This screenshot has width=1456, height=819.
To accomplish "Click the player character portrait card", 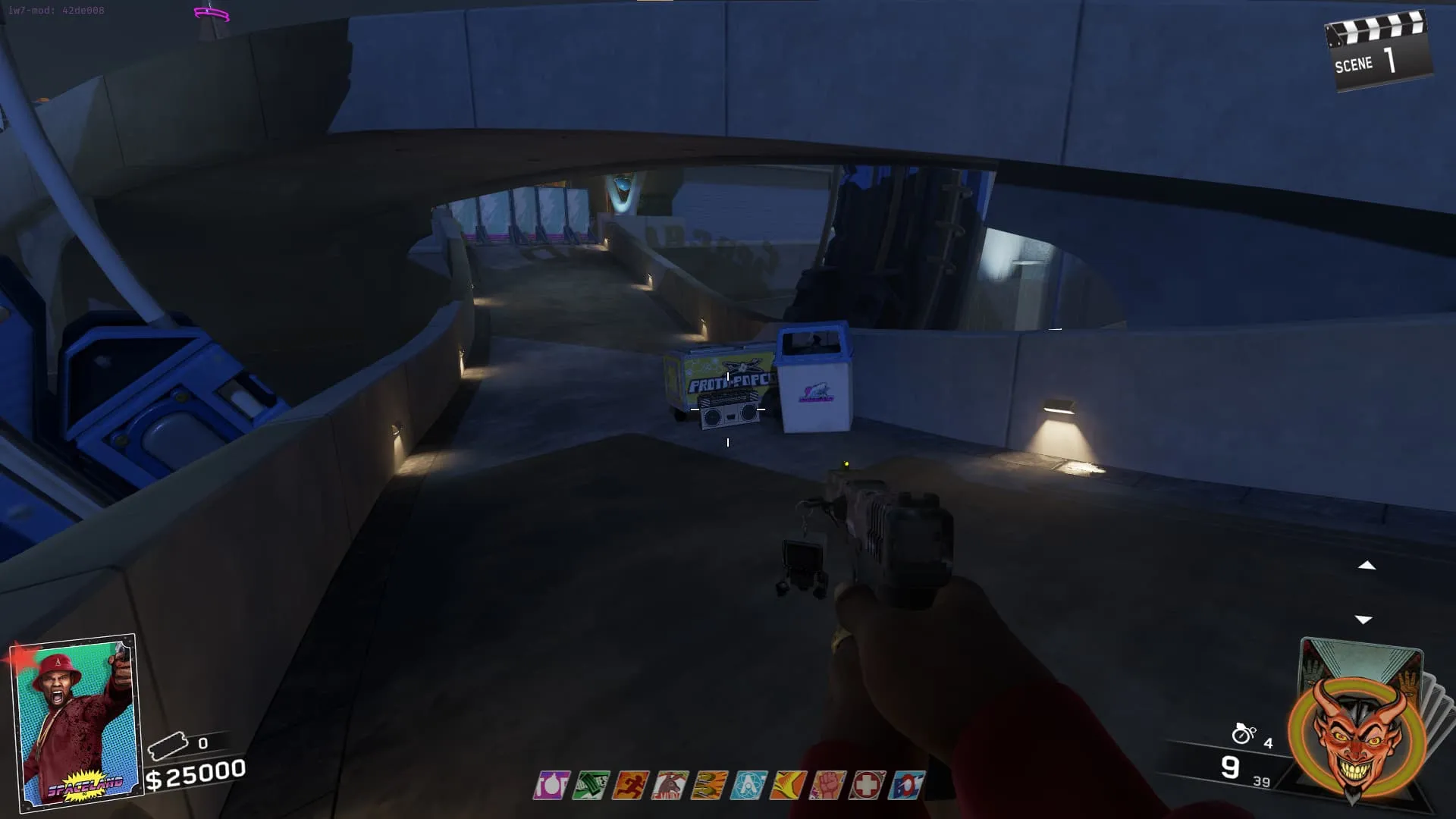I will [76, 720].
